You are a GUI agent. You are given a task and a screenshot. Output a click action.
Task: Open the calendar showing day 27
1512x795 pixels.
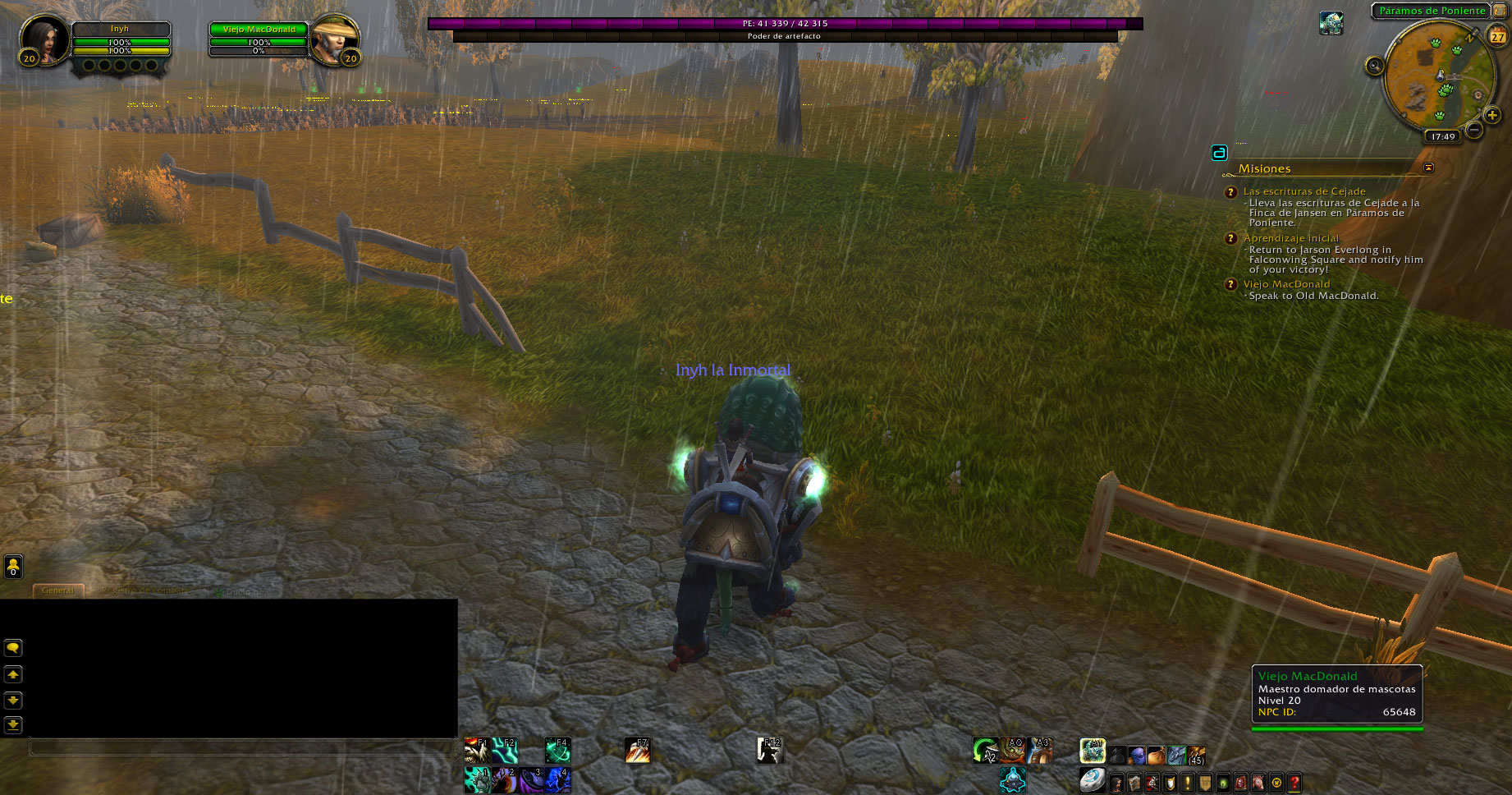tap(1498, 36)
